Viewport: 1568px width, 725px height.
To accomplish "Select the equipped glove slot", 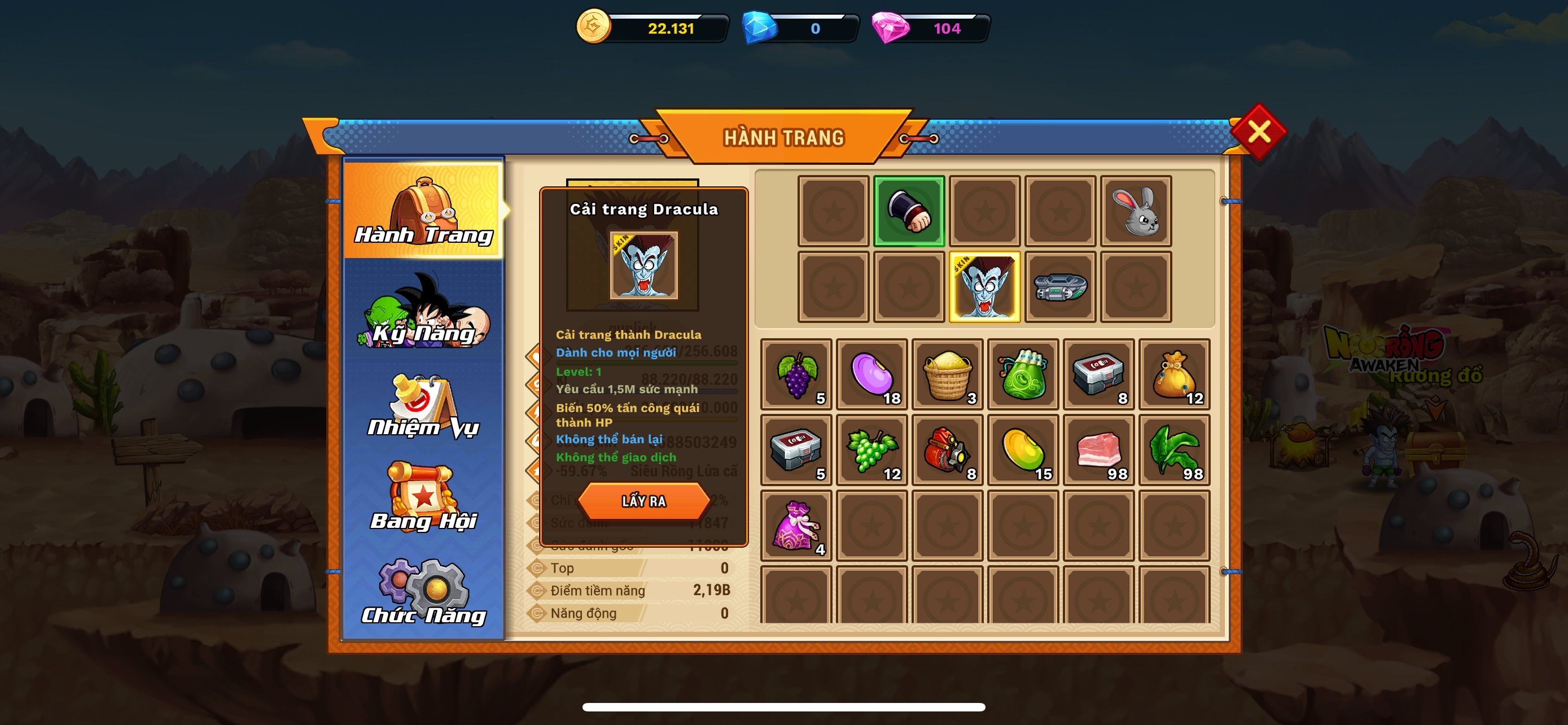I will pyautogui.click(x=909, y=211).
